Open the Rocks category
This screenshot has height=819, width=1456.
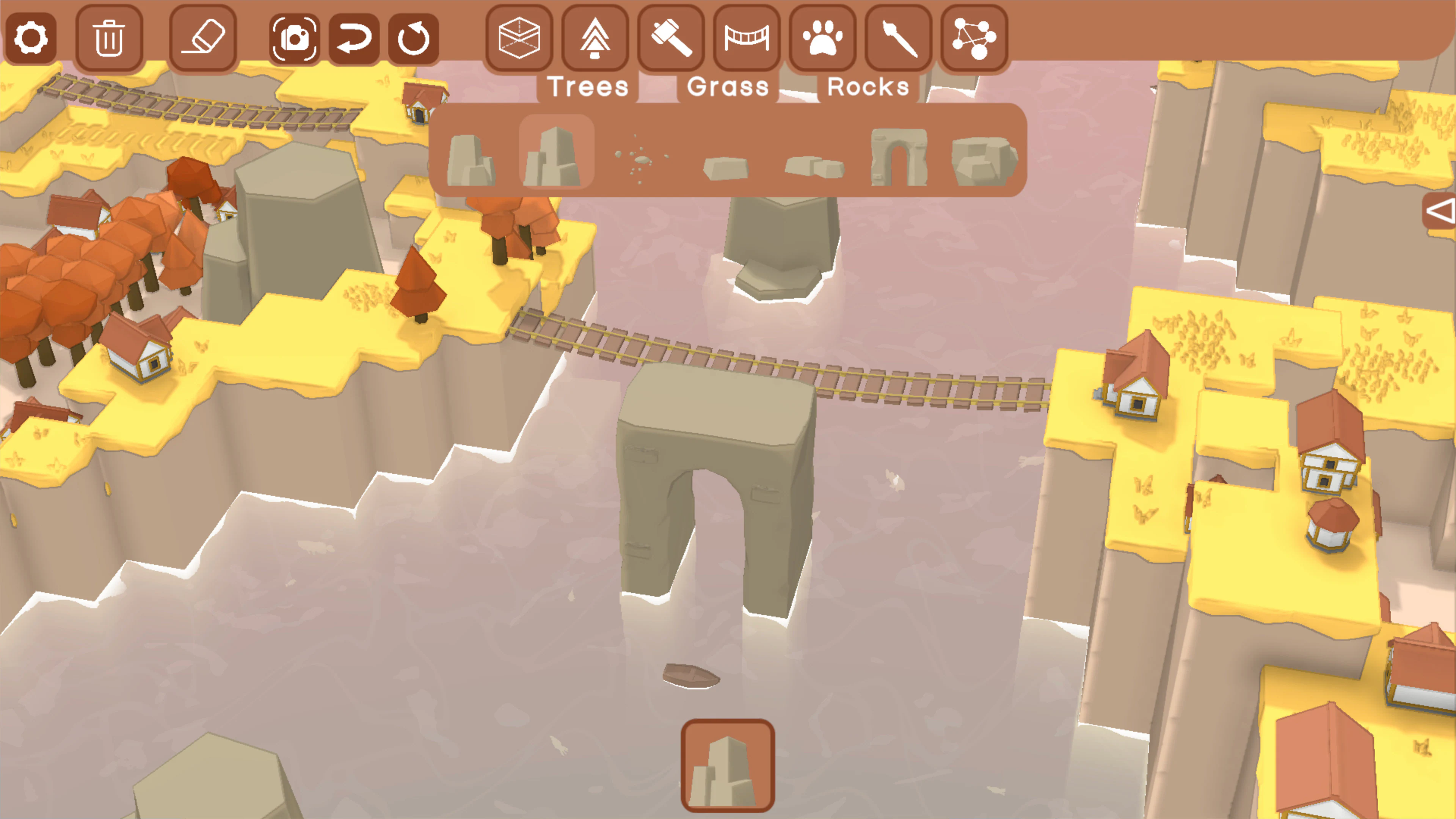[x=868, y=86]
